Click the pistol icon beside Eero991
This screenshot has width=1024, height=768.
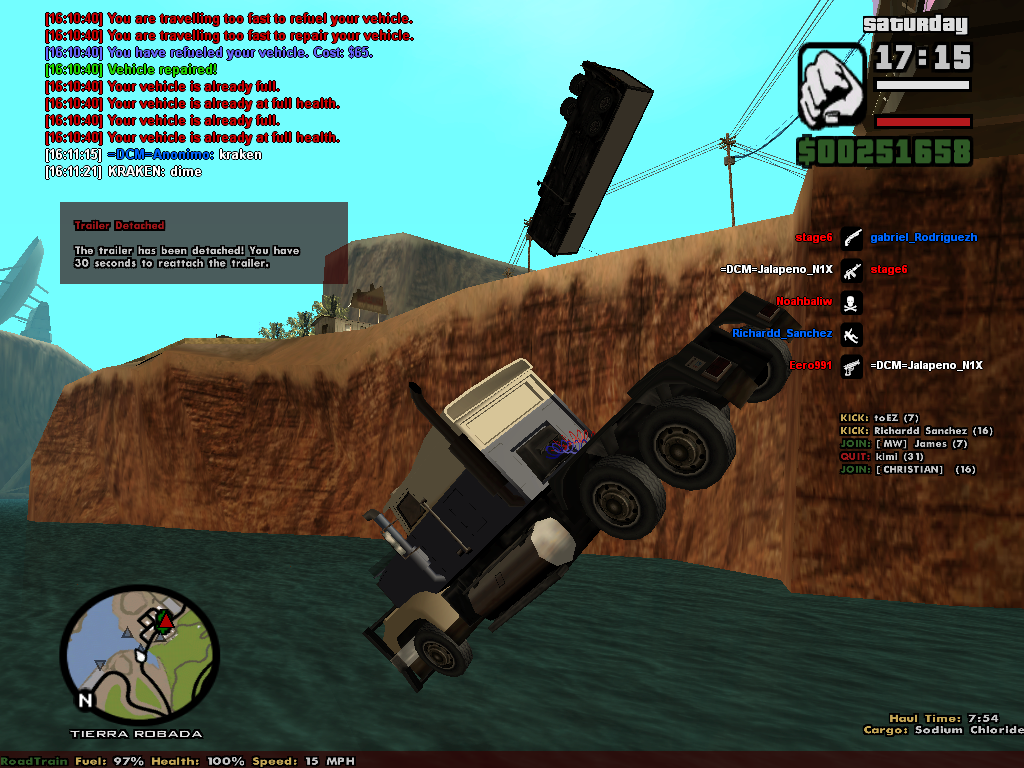851,366
